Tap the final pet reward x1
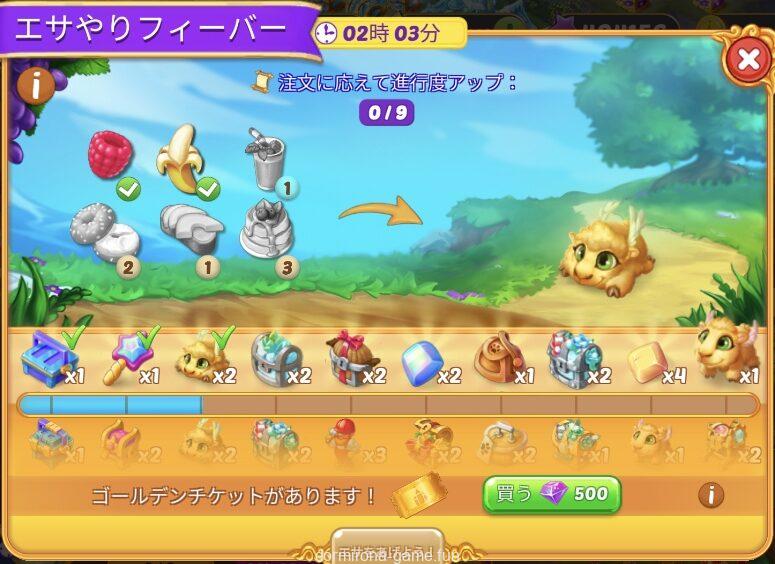The width and height of the screenshot is (775, 564). [724, 349]
